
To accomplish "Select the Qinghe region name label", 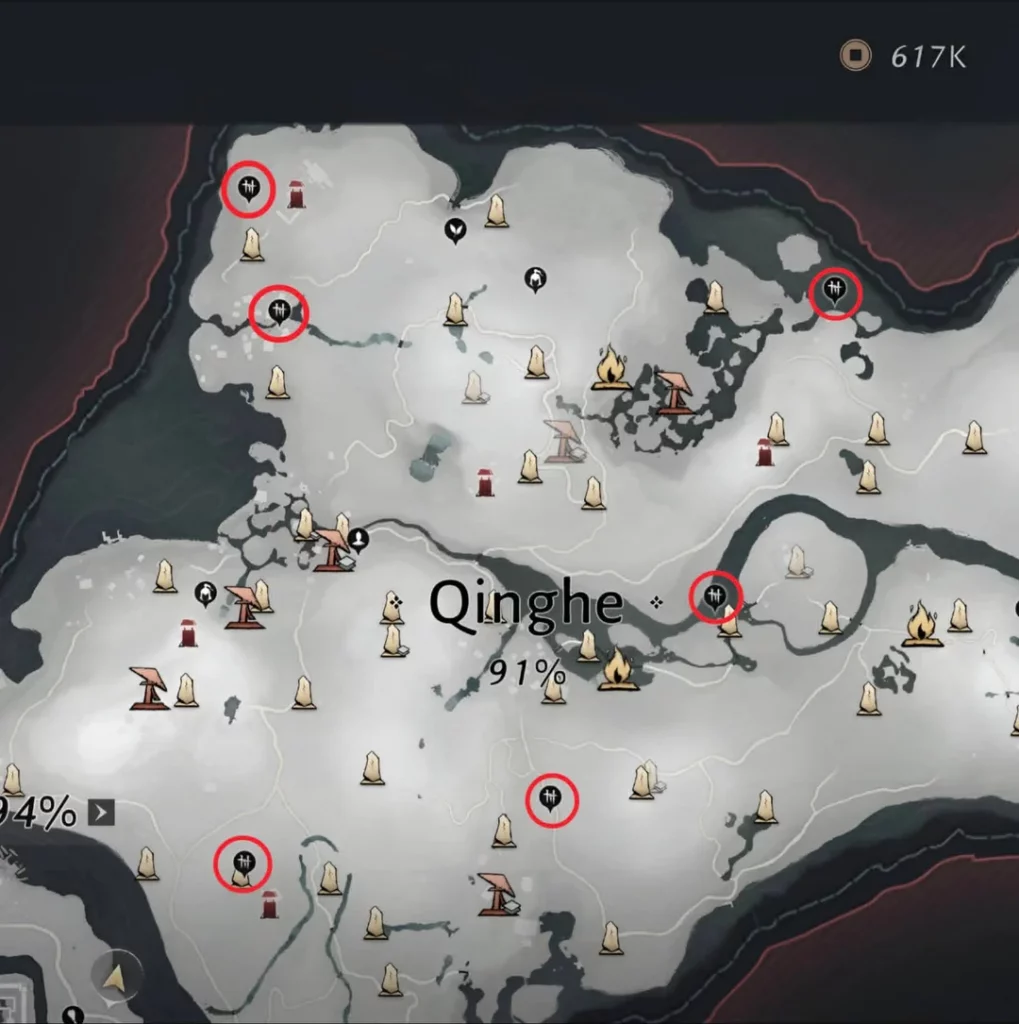I will click(x=526, y=605).
